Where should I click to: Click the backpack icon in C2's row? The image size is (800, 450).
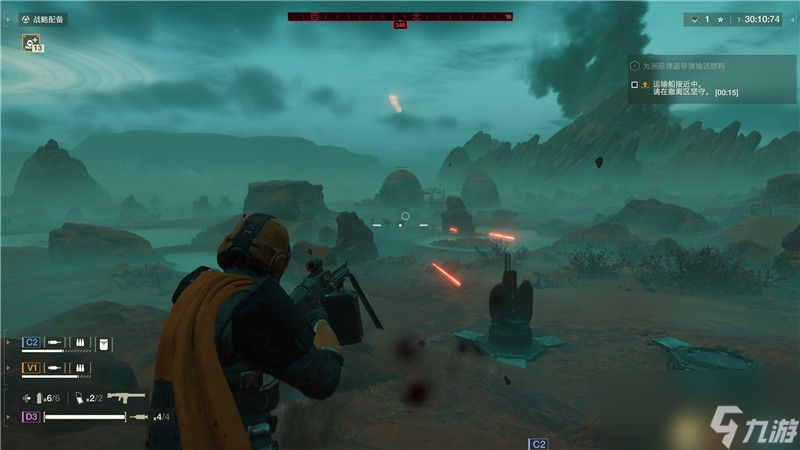[x=104, y=343]
